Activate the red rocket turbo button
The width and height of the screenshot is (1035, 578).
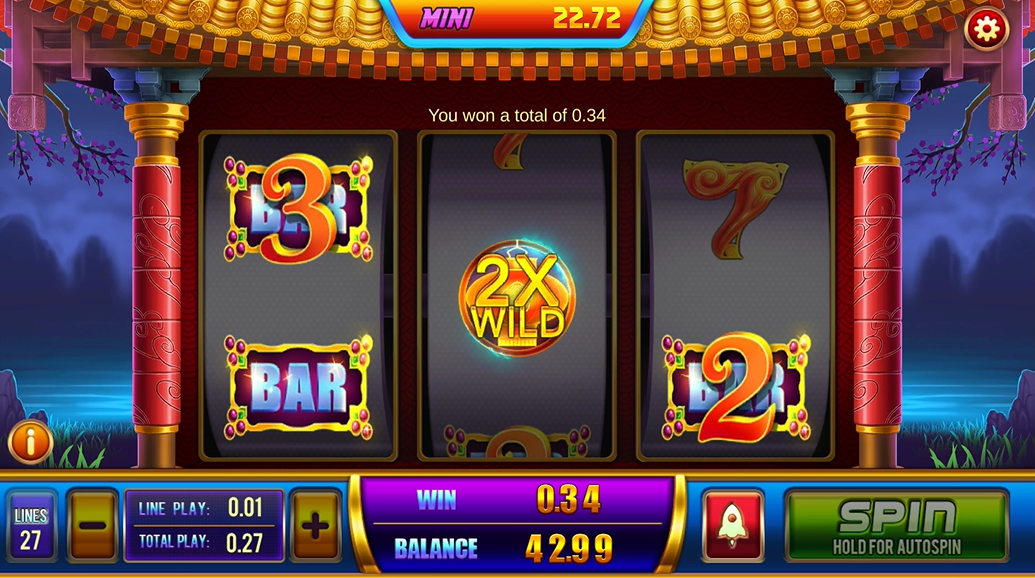733,525
